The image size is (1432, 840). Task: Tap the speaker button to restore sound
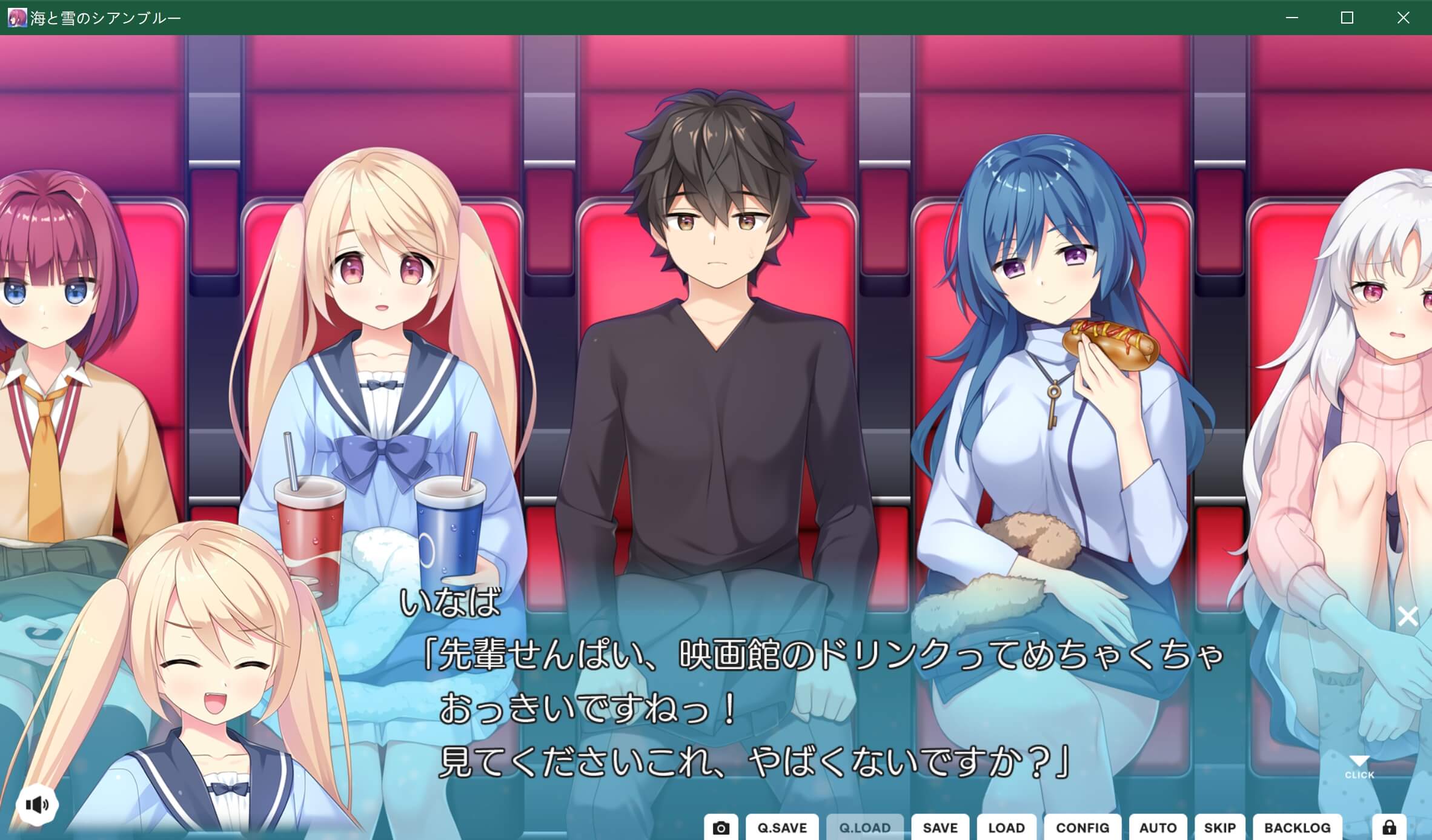(38, 803)
